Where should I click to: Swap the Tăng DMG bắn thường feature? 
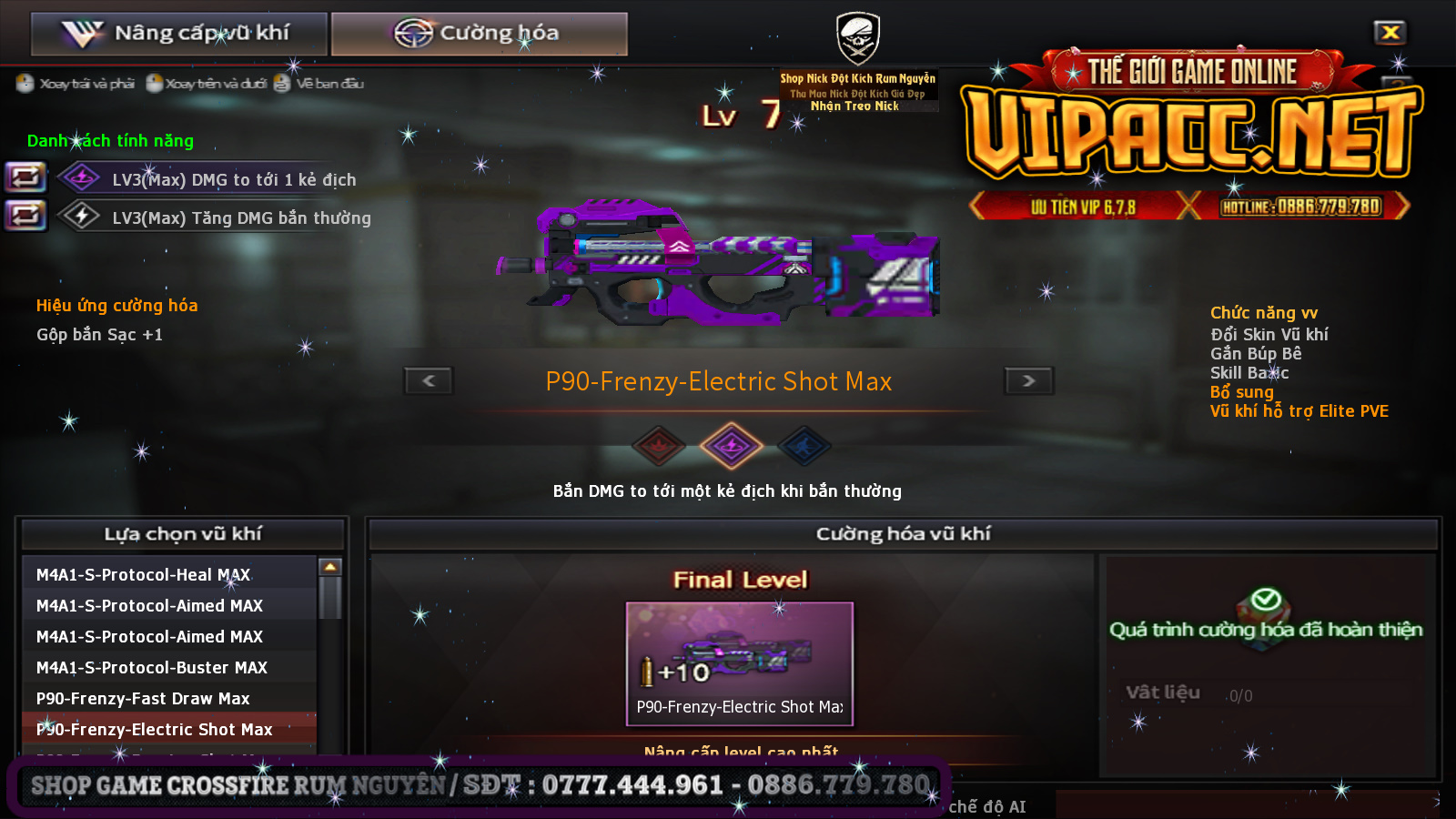[x=26, y=216]
